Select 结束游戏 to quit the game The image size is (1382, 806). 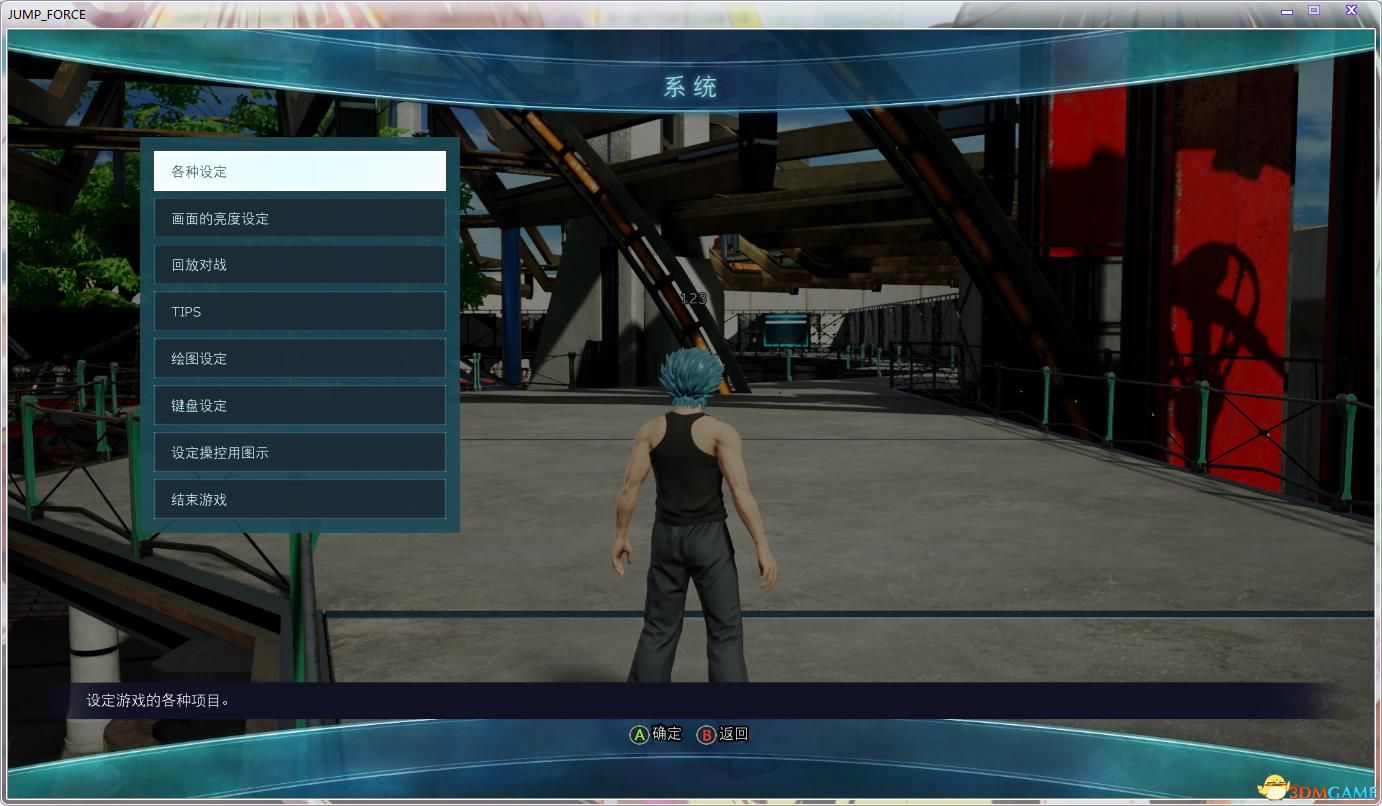tap(299, 500)
